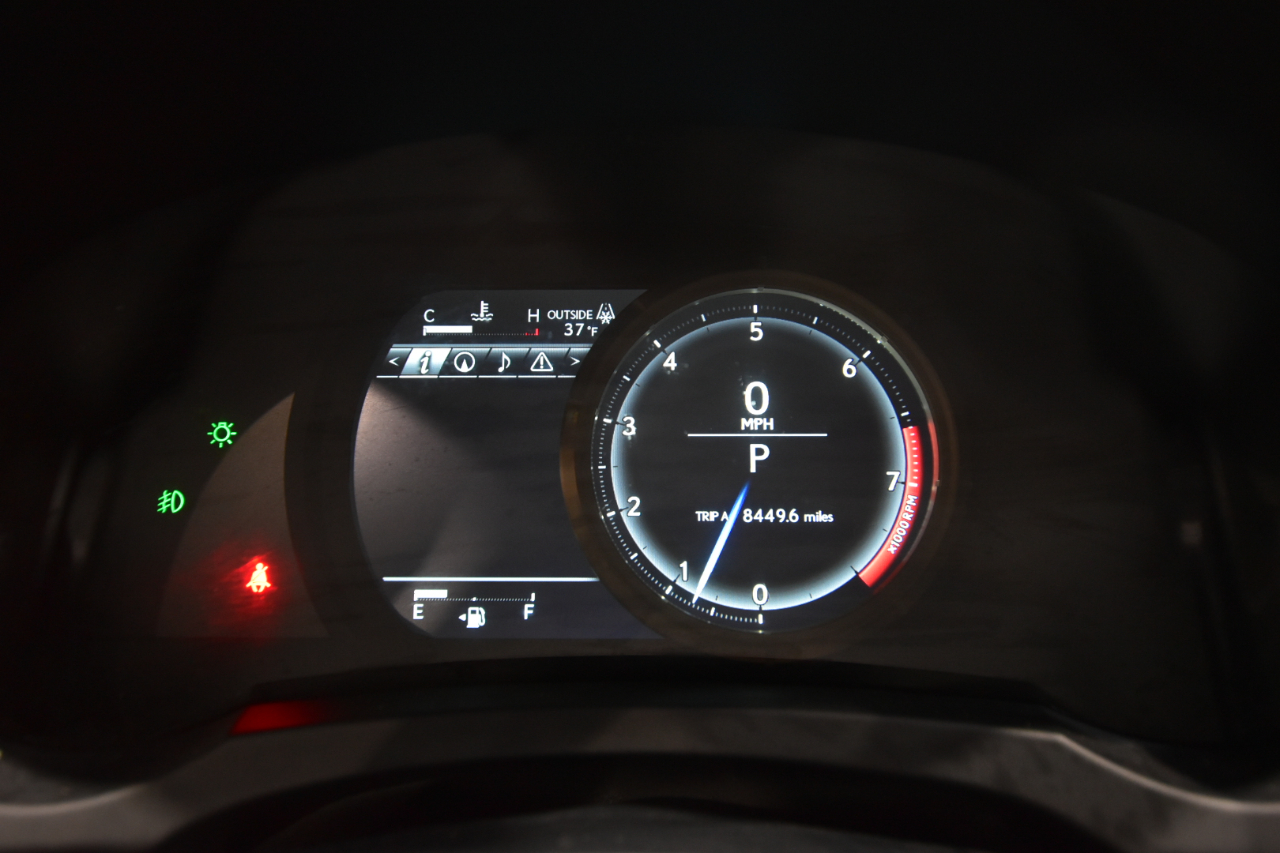The width and height of the screenshot is (1280, 853).
Task: Show the warning triangle messages tab
Action: tap(541, 362)
